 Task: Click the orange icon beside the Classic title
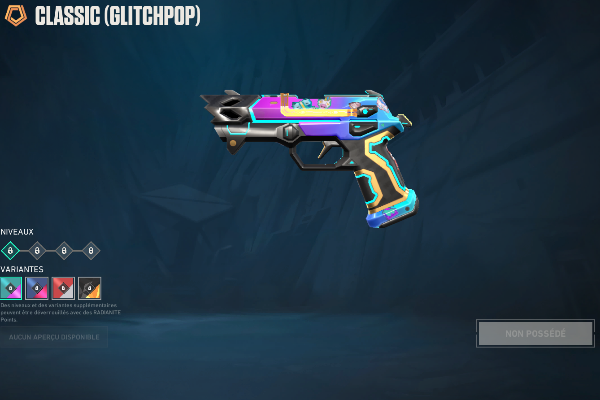(17, 16)
